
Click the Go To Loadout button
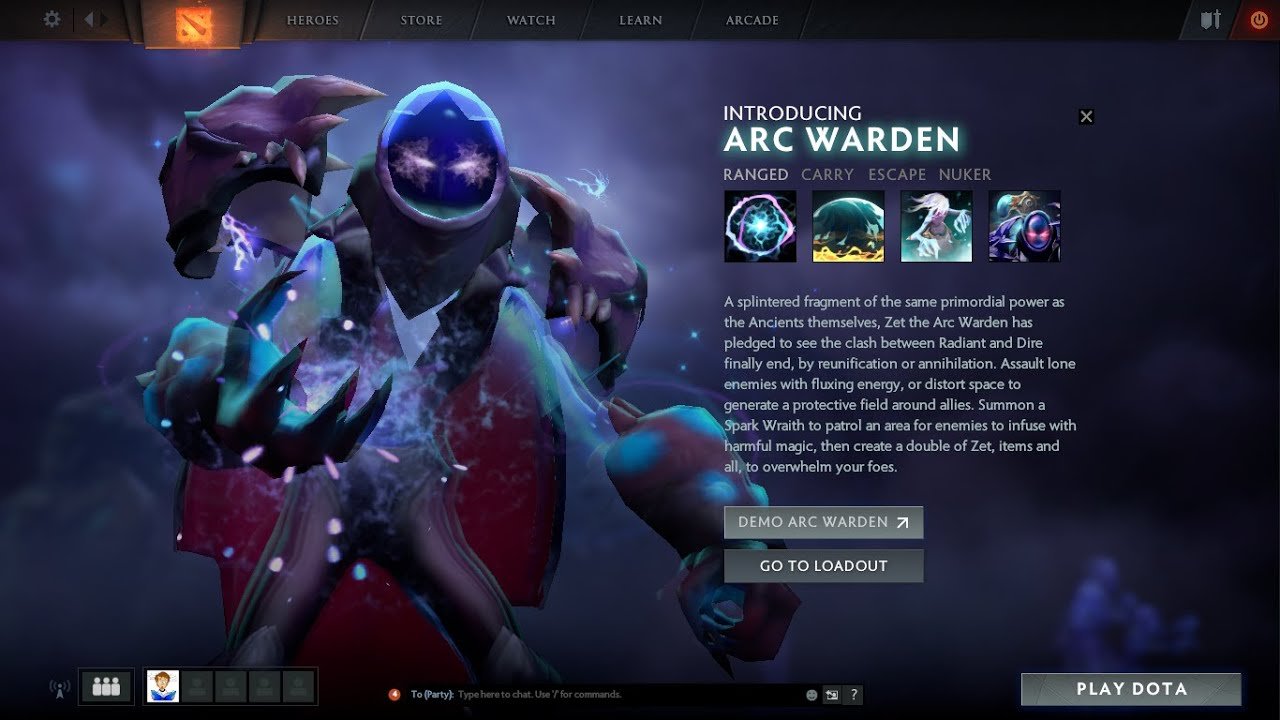pos(823,566)
